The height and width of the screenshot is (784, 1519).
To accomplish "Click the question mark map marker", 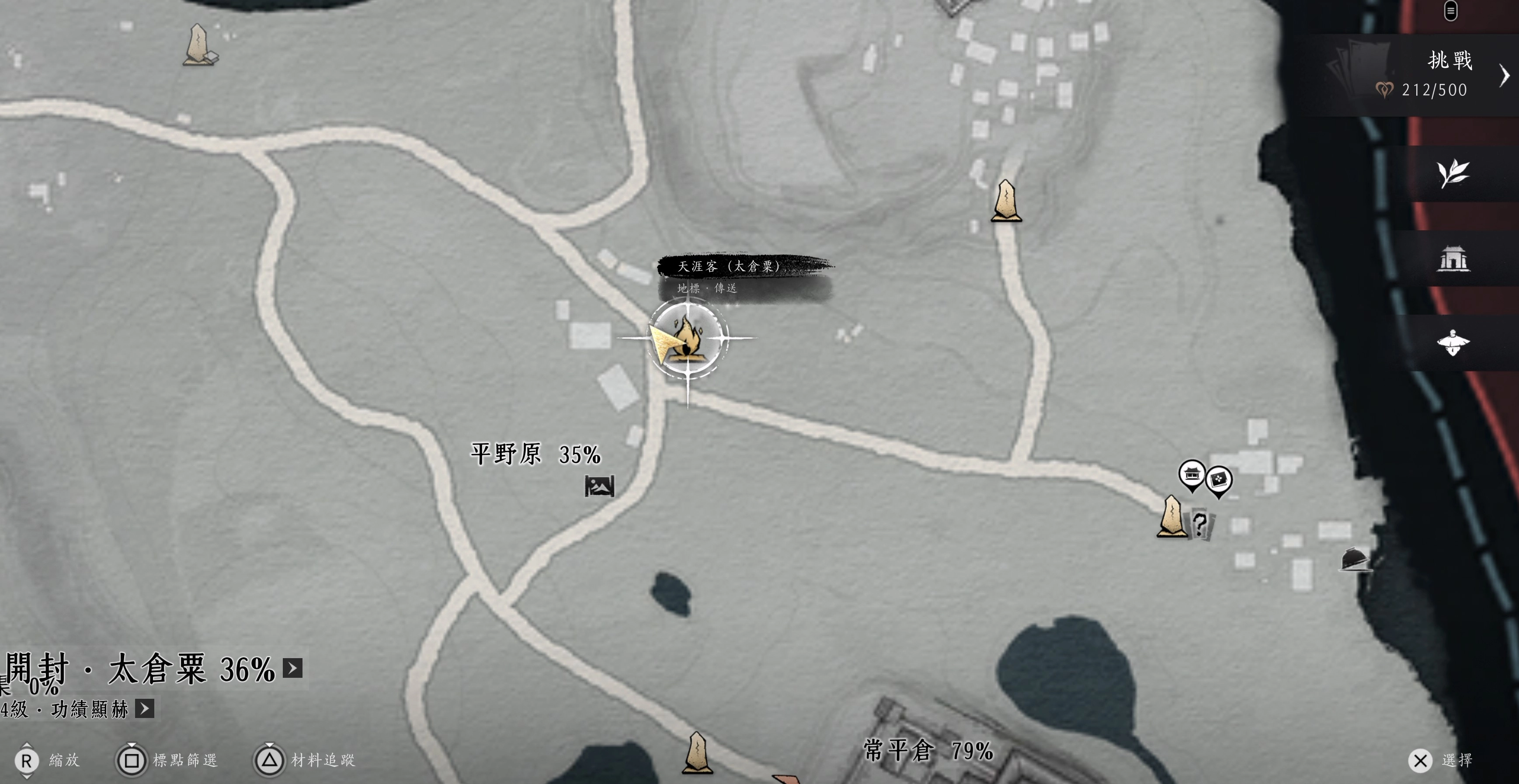I will 1199,524.
